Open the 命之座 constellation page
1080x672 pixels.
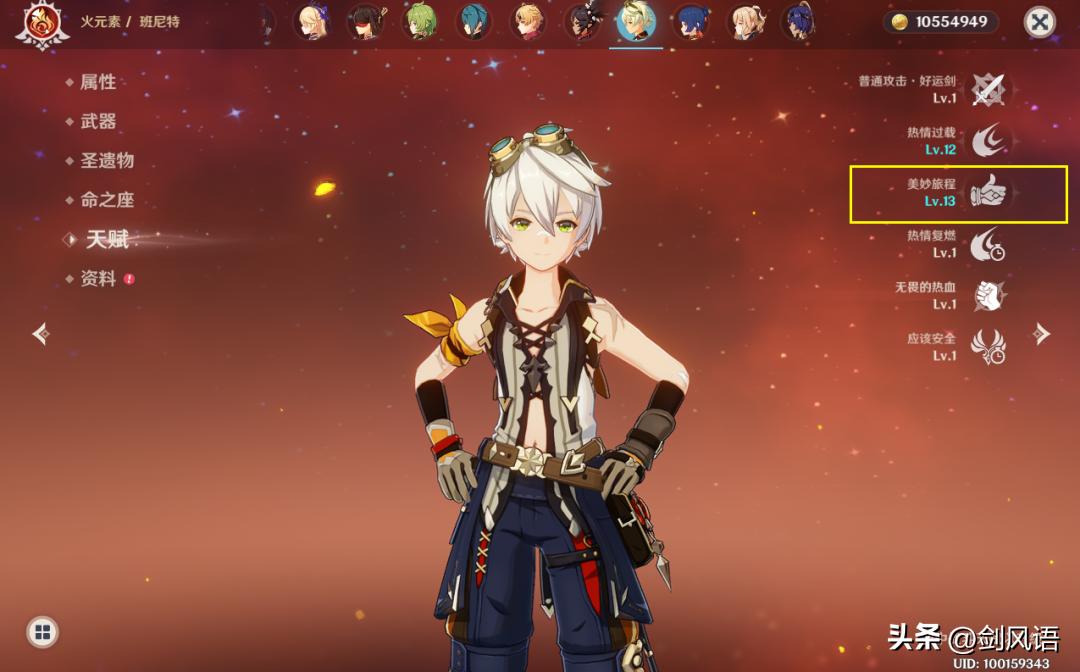click(107, 200)
